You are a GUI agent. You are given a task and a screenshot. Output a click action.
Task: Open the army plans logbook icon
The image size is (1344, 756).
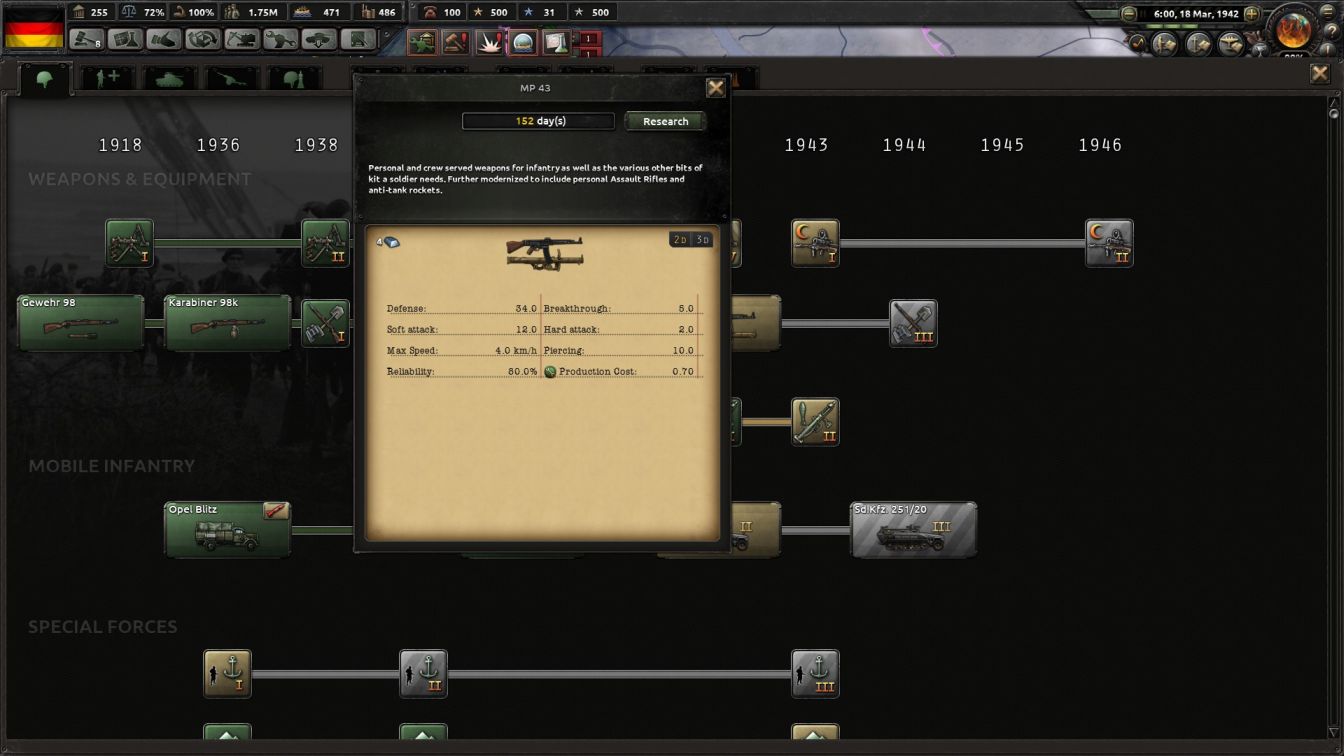(1163, 44)
